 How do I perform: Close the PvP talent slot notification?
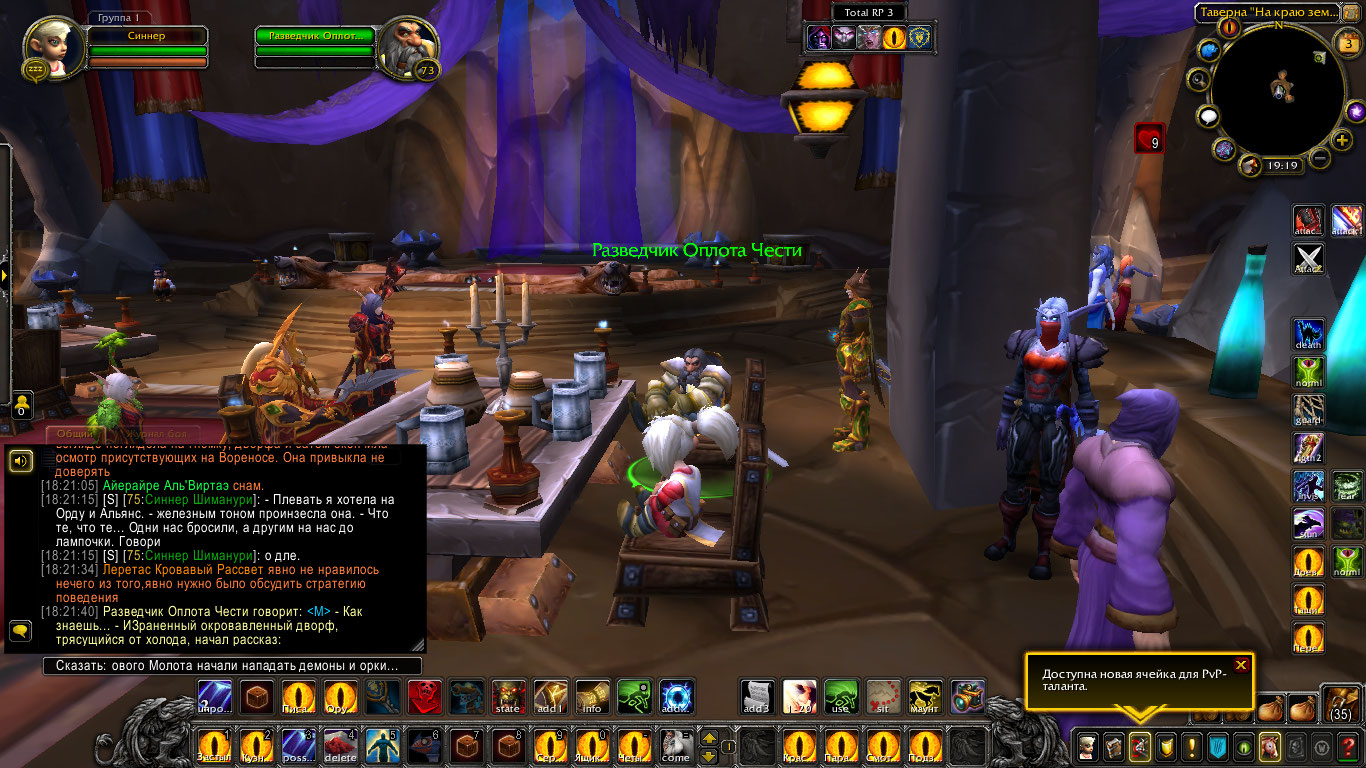point(1241,665)
